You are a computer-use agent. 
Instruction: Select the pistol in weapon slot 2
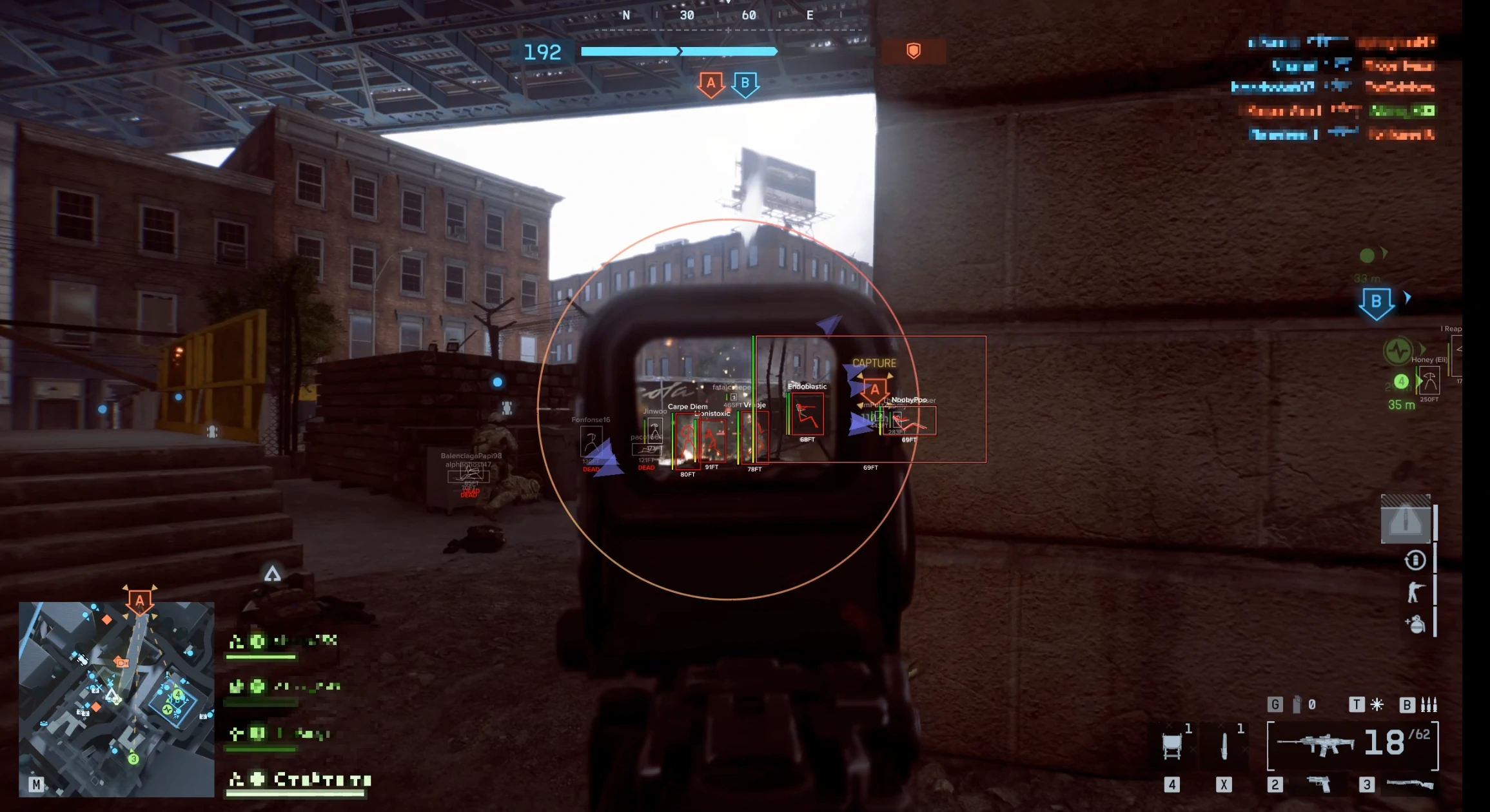(1318, 782)
